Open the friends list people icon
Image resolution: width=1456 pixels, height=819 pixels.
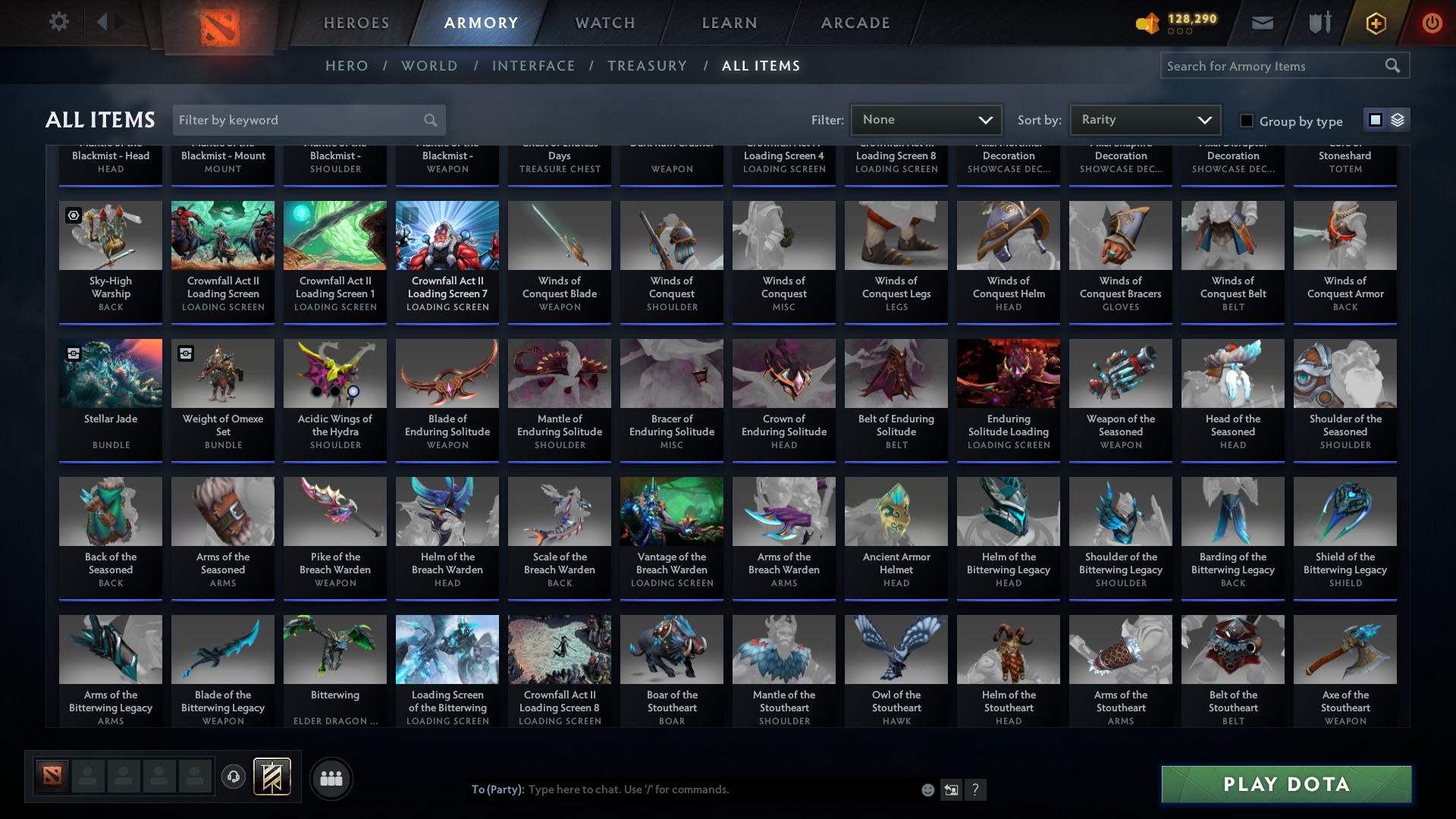[x=331, y=778]
